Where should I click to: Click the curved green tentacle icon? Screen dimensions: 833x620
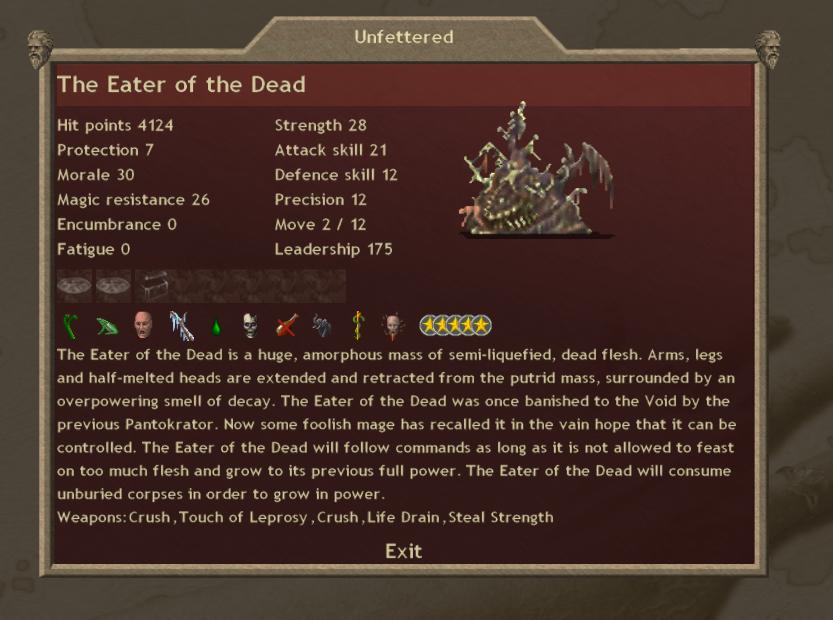click(72, 325)
